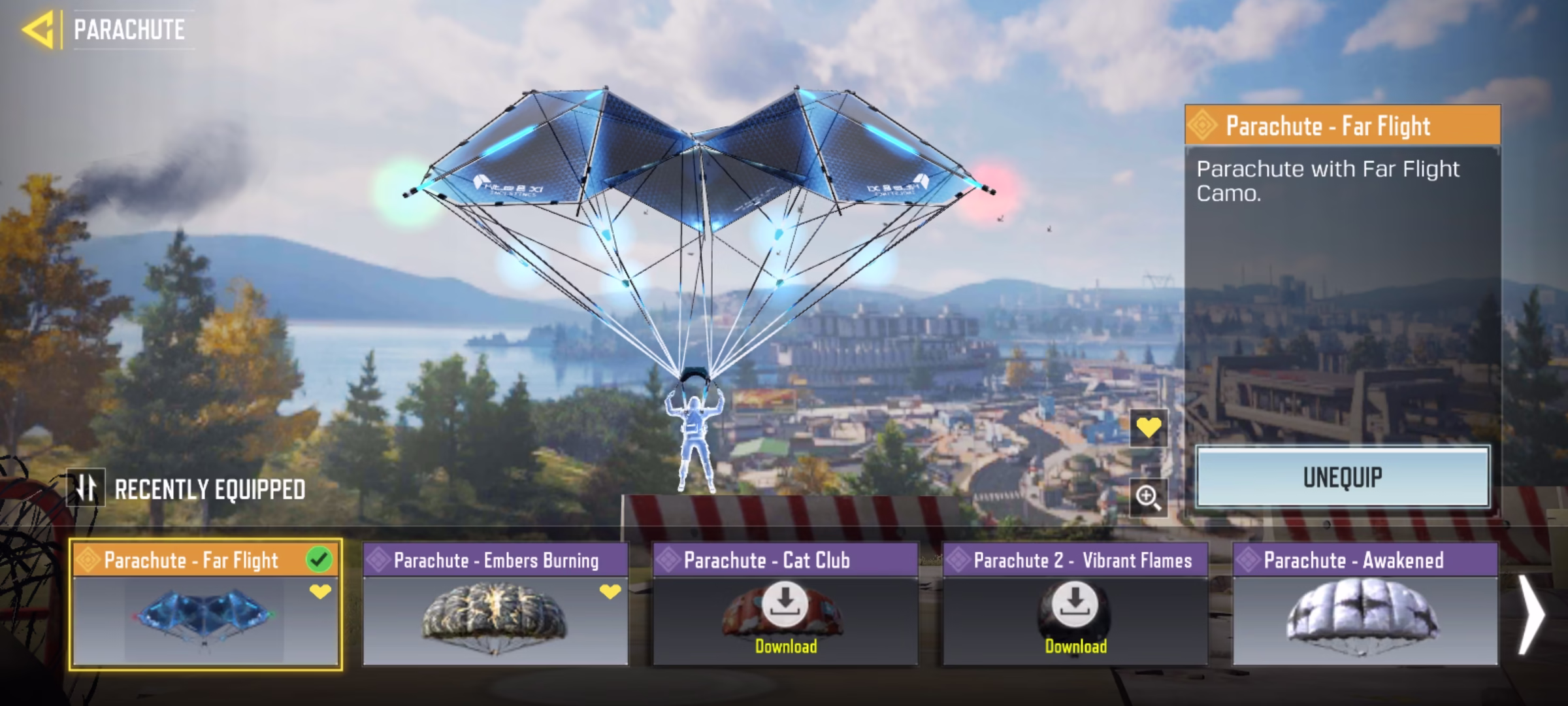Change the Recently Equipped sort order
This screenshot has height=706, width=1568.
[86, 488]
